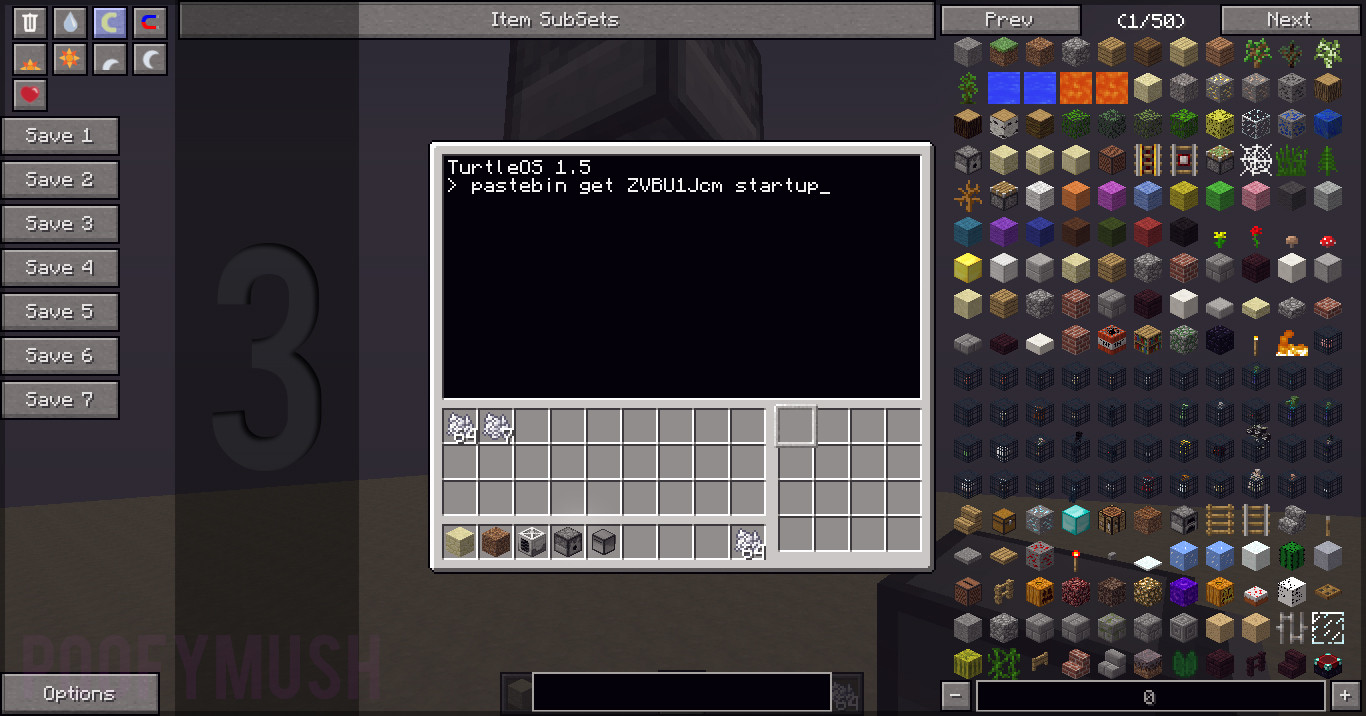1366x716 pixels.
Task: Heal the player with the red heart icon
Action: coord(30,96)
